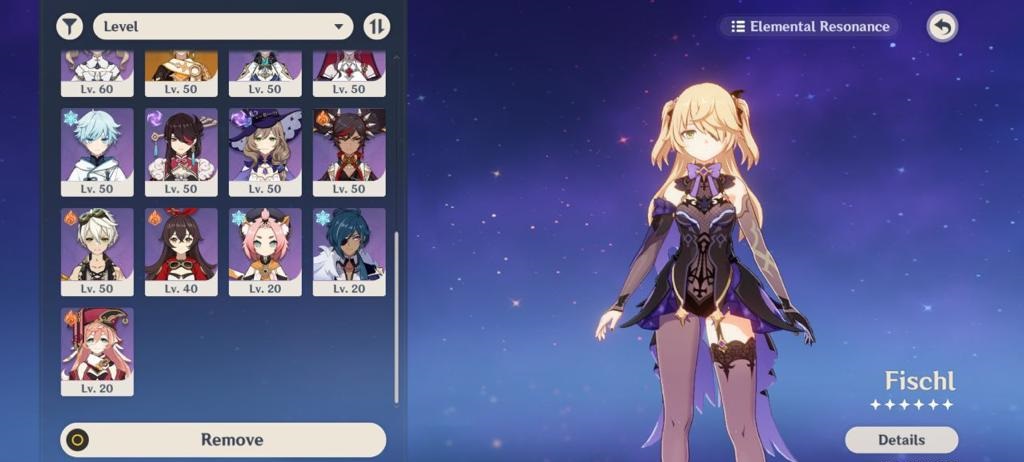Open the character filter funnel
The height and width of the screenshot is (462, 1024).
click(70, 26)
